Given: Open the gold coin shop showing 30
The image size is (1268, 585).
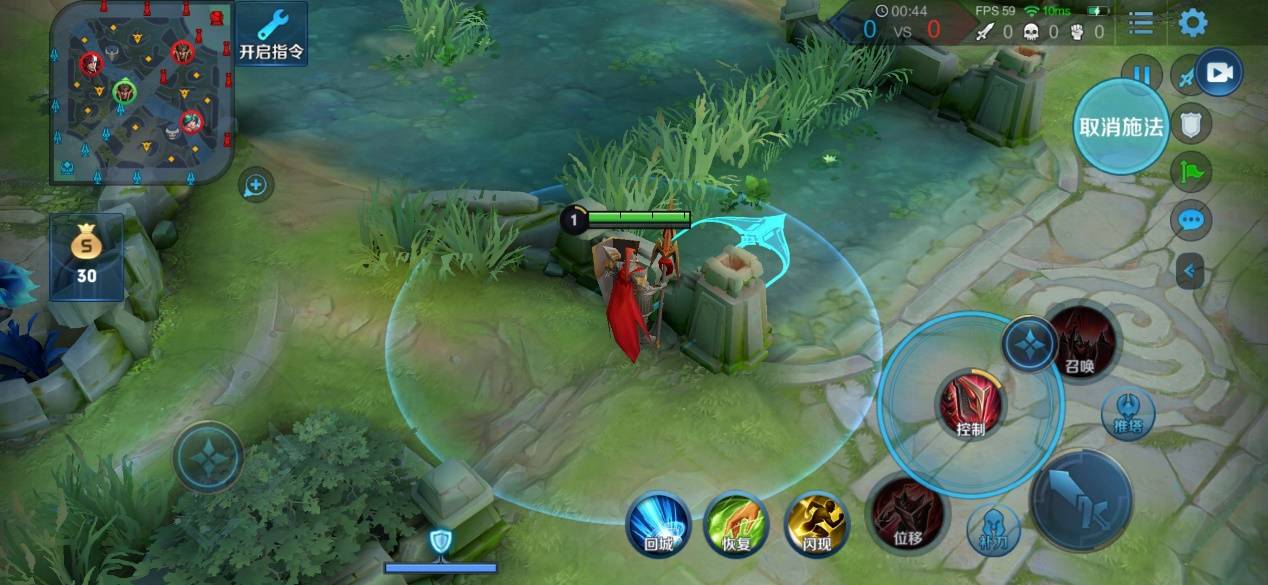Looking at the screenshot, I should [x=87, y=257].
